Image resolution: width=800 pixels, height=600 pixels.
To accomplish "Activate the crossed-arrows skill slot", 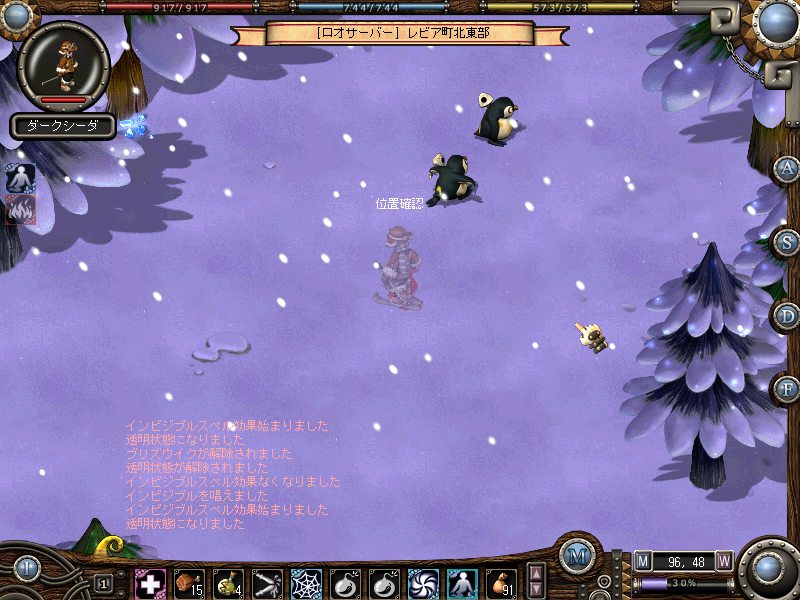I will [267, 583].
